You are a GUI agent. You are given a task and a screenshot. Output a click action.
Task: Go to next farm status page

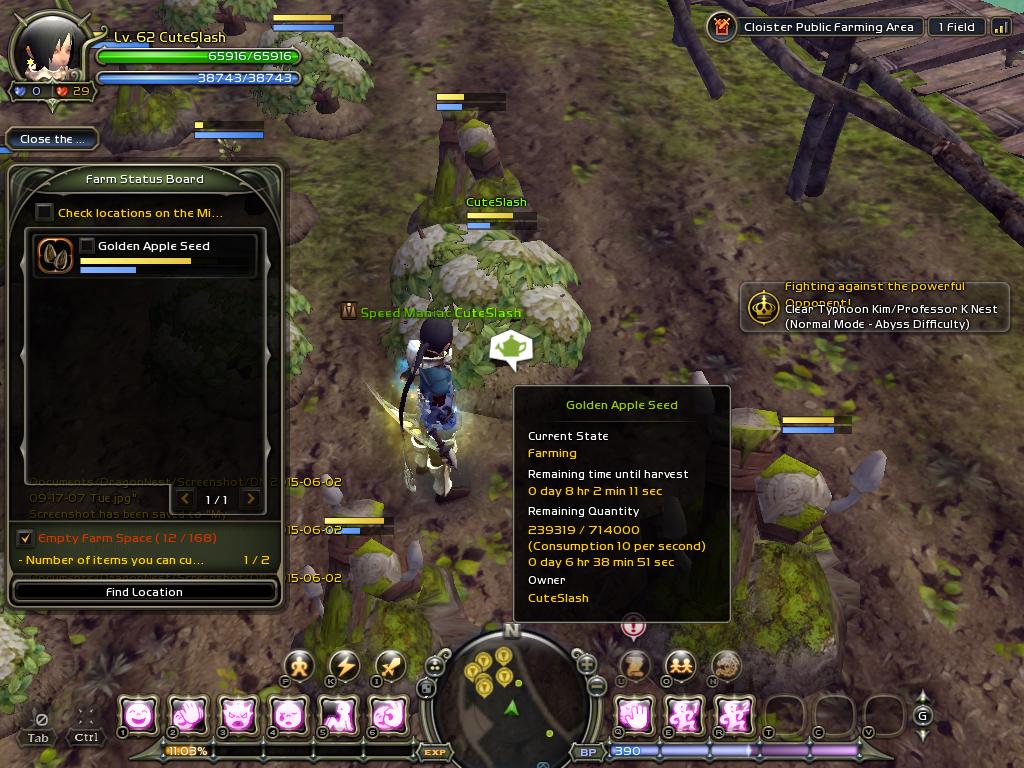(x=251, y=499)
